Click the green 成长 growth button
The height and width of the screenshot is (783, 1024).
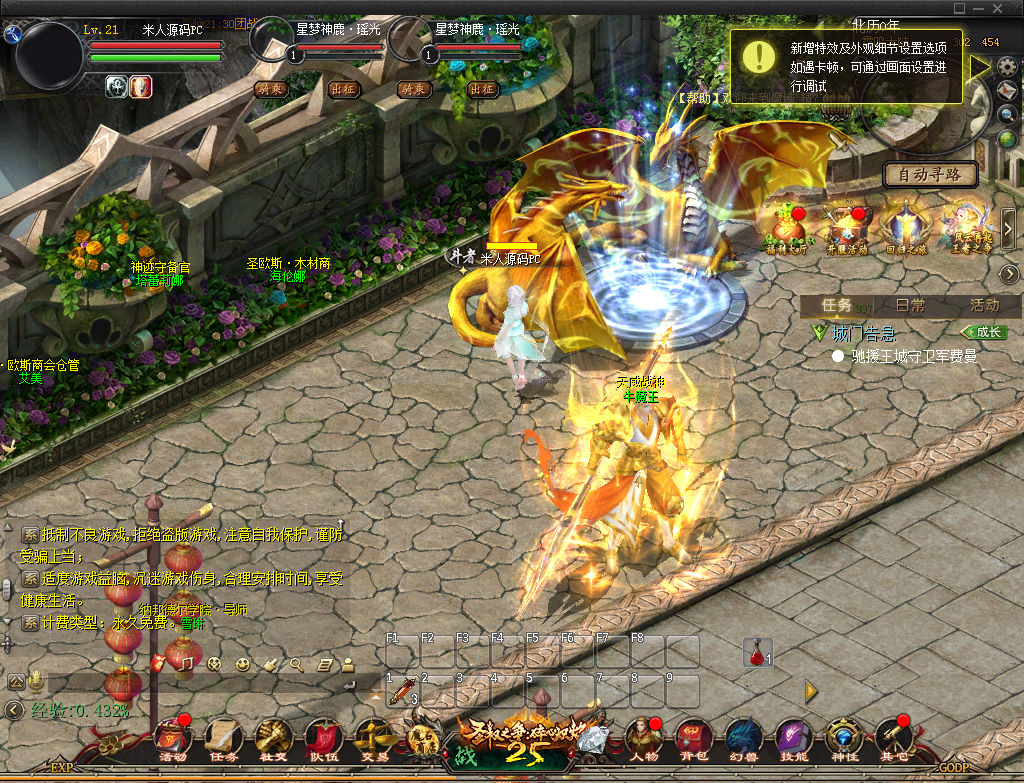(984, 332)
